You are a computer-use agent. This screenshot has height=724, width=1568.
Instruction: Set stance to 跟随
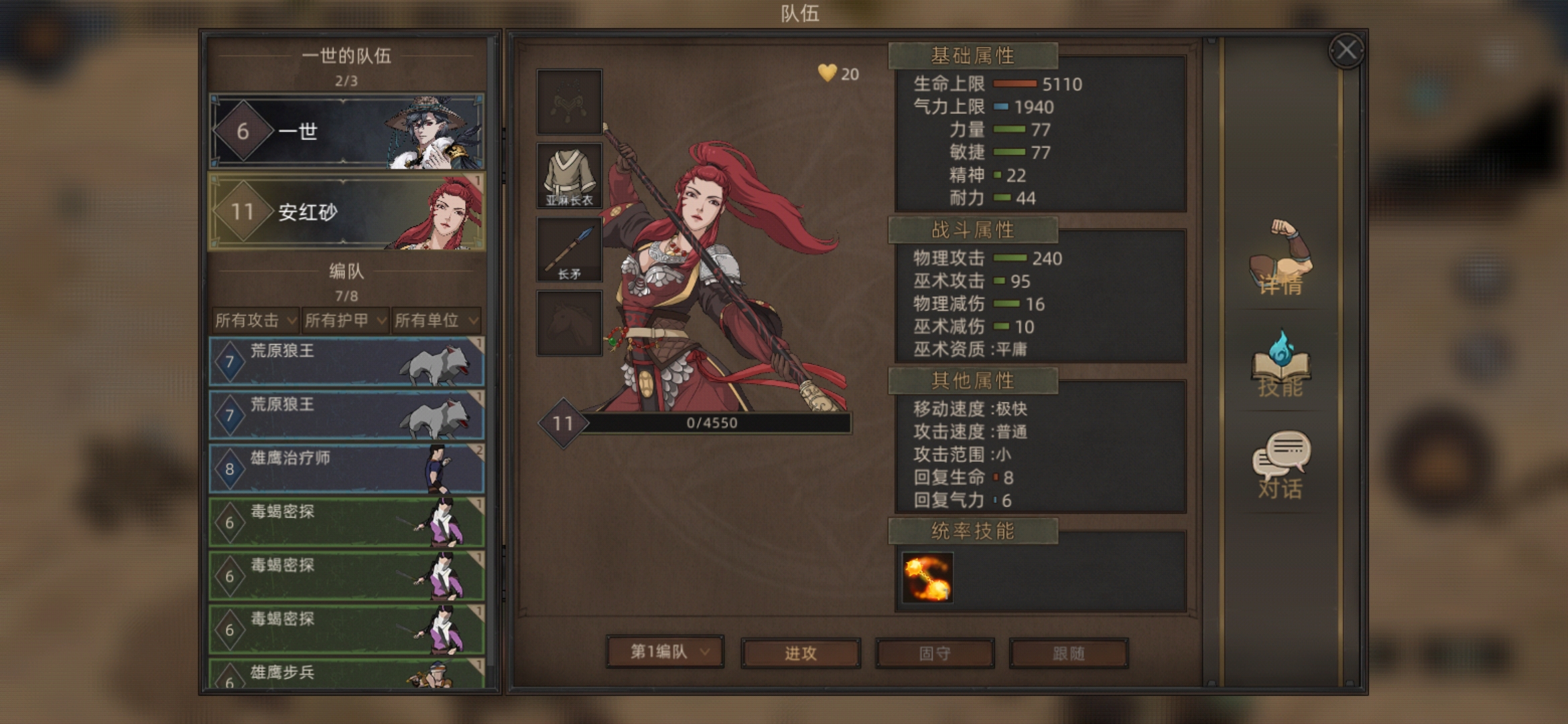(1068, 653)
